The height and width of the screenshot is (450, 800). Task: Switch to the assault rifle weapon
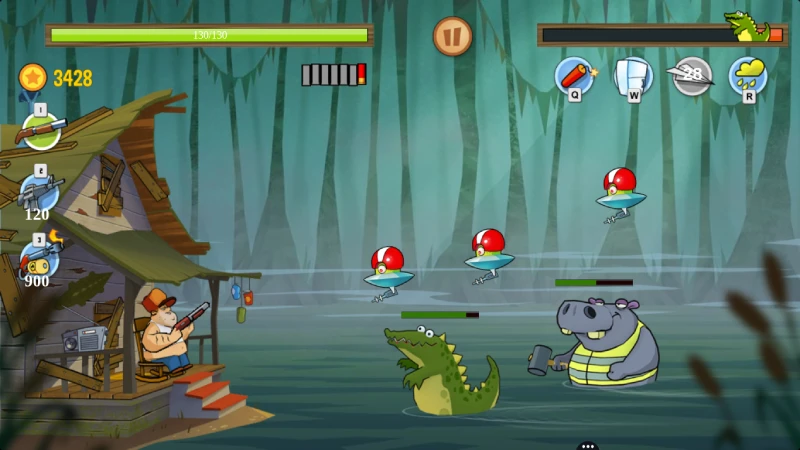pyautogui.click(x=40, y=190)
